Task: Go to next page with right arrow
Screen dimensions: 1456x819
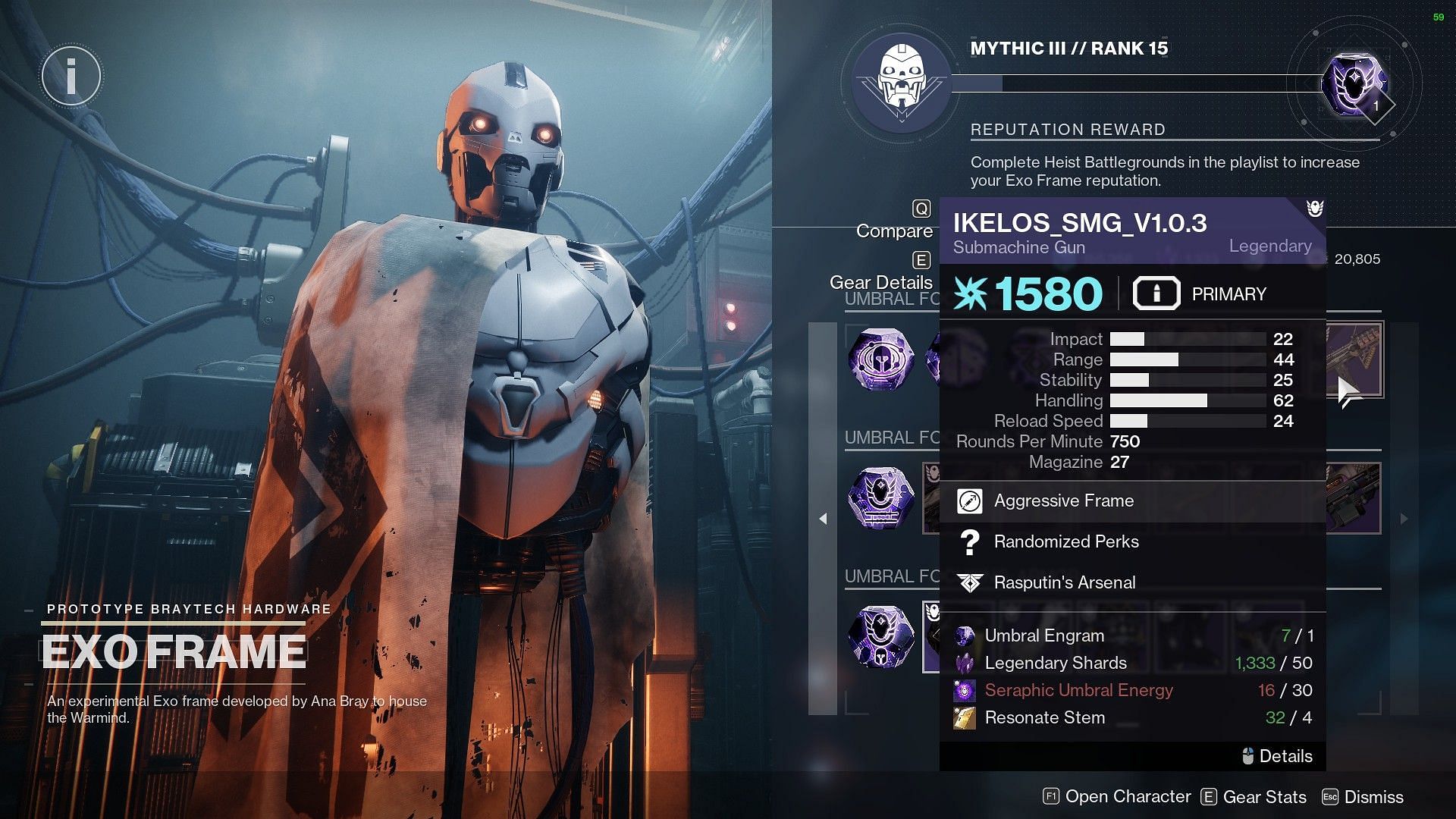Action: pyautogui.click(x=1404, y=519)
